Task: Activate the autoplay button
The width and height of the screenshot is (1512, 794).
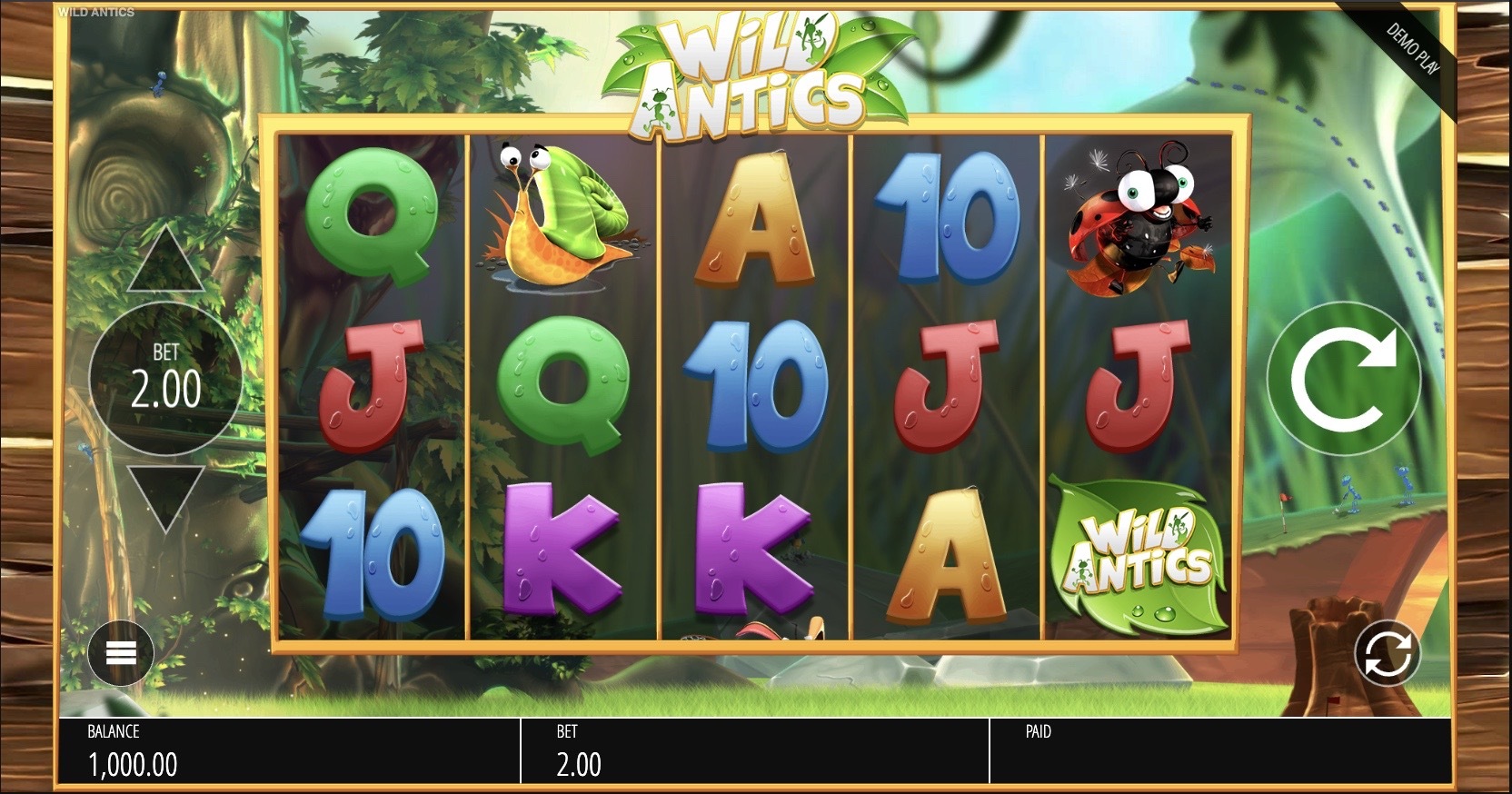Action: 1387,653
